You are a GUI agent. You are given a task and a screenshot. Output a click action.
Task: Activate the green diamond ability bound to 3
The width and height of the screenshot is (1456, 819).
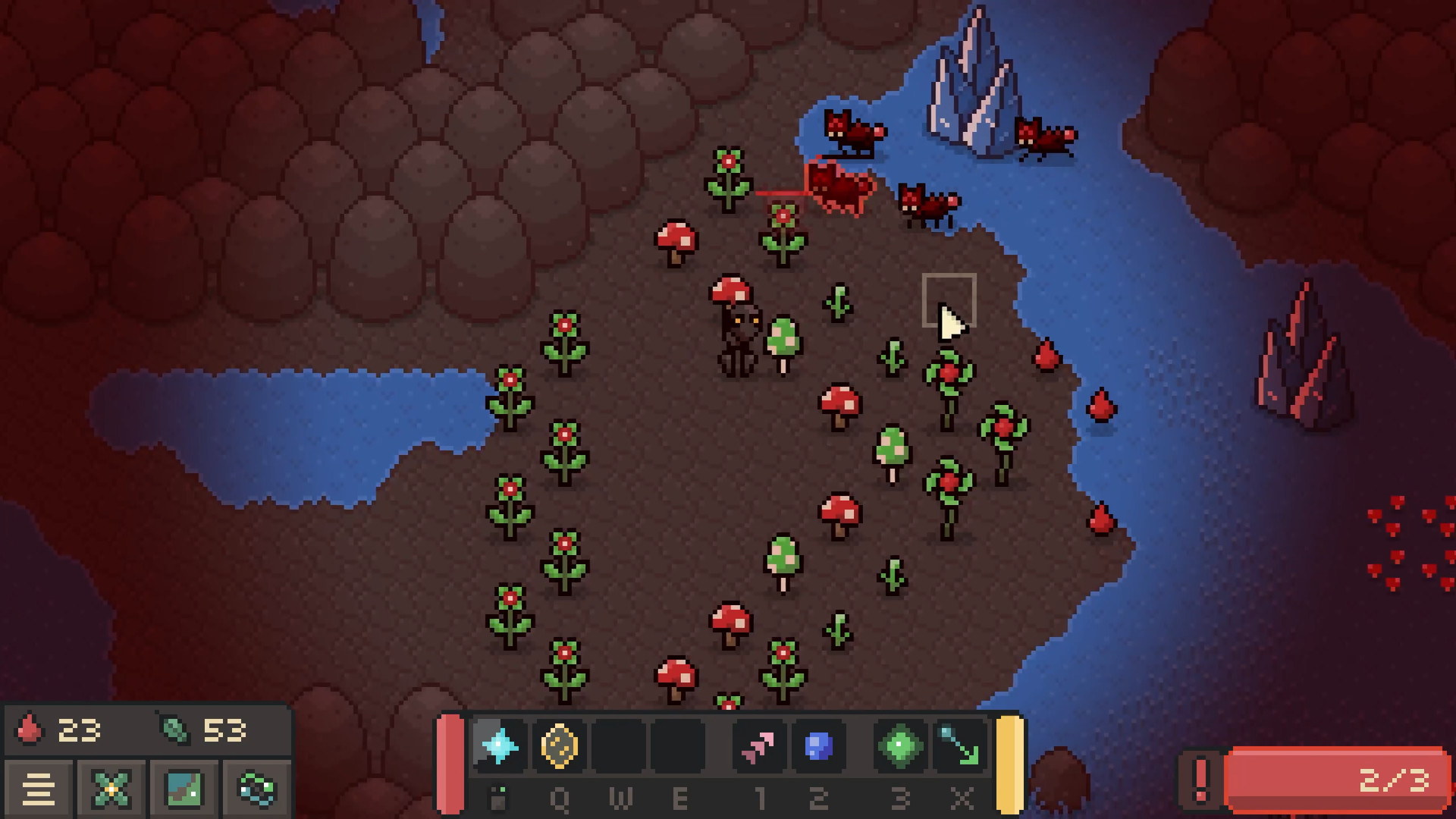point(900,747)
